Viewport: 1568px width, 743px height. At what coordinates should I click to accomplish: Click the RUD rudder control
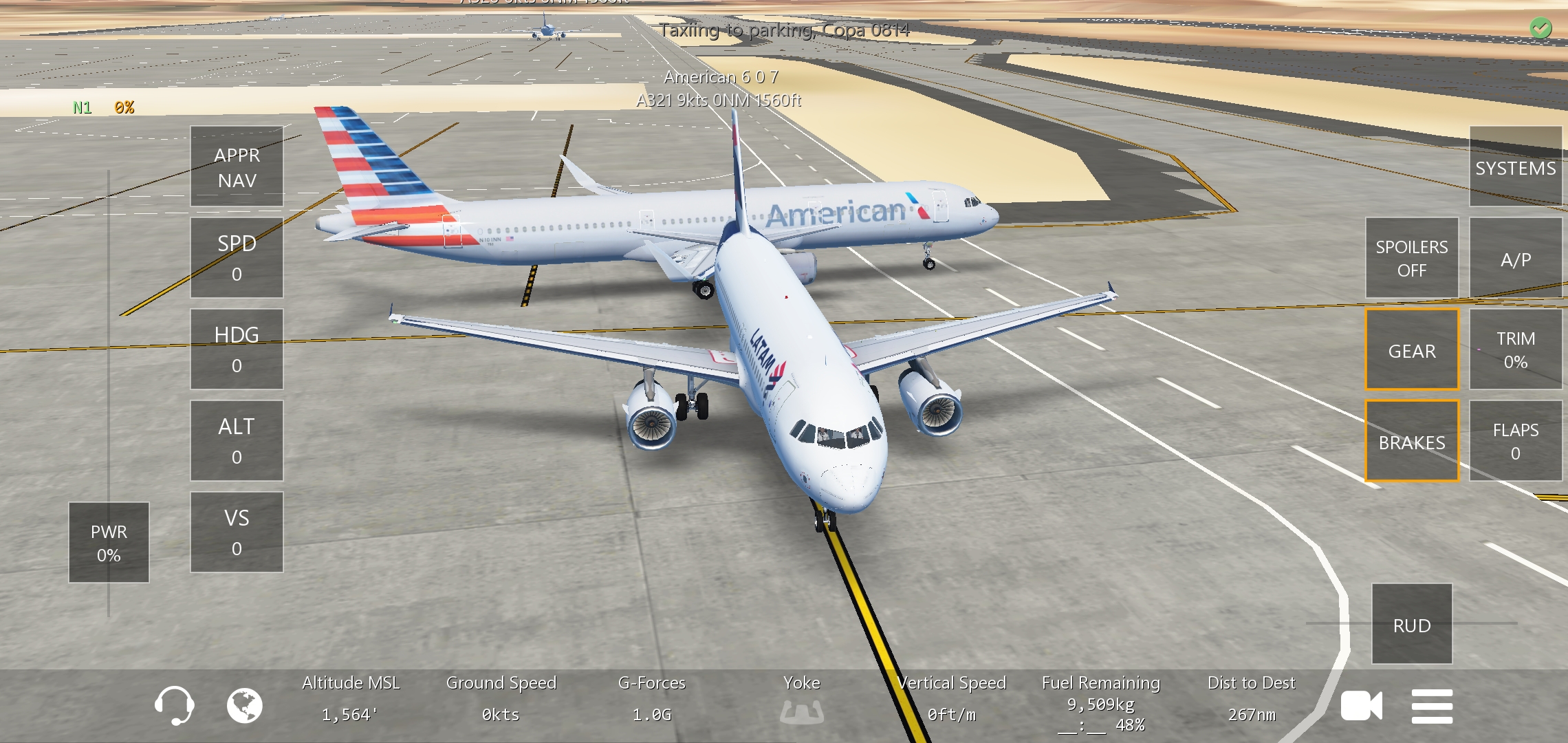1411,625
